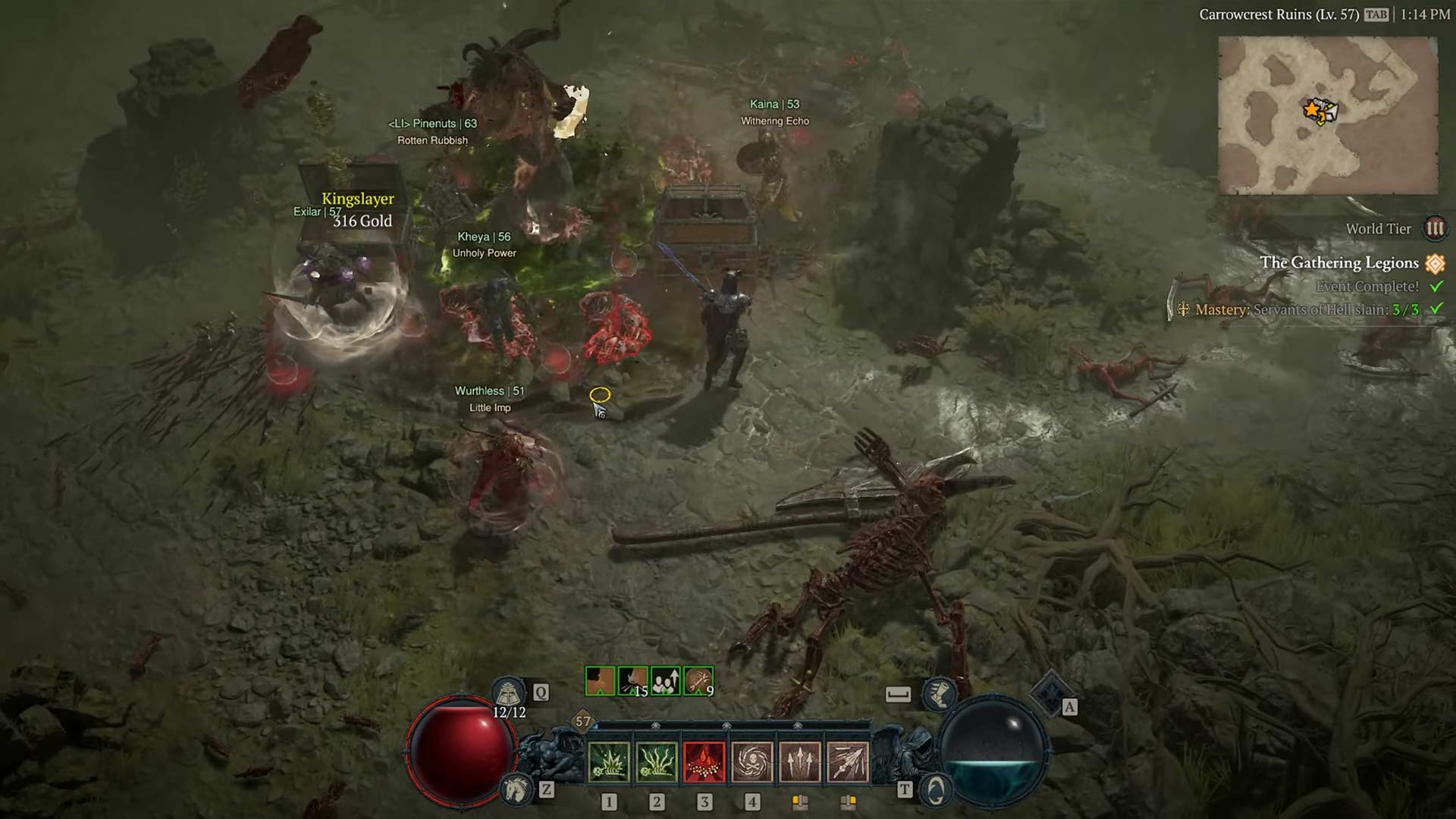Inspect the bone buff with 9 stacks
Viewport: 1456px width, 819px height.
pos(698,681)
